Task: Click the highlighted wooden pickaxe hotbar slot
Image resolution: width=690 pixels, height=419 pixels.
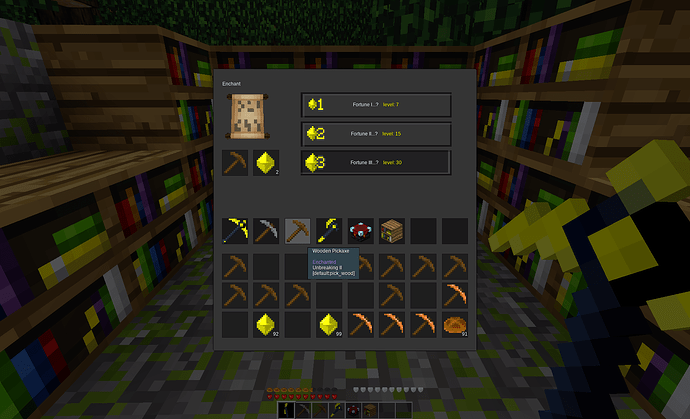Action: point(298,231)
